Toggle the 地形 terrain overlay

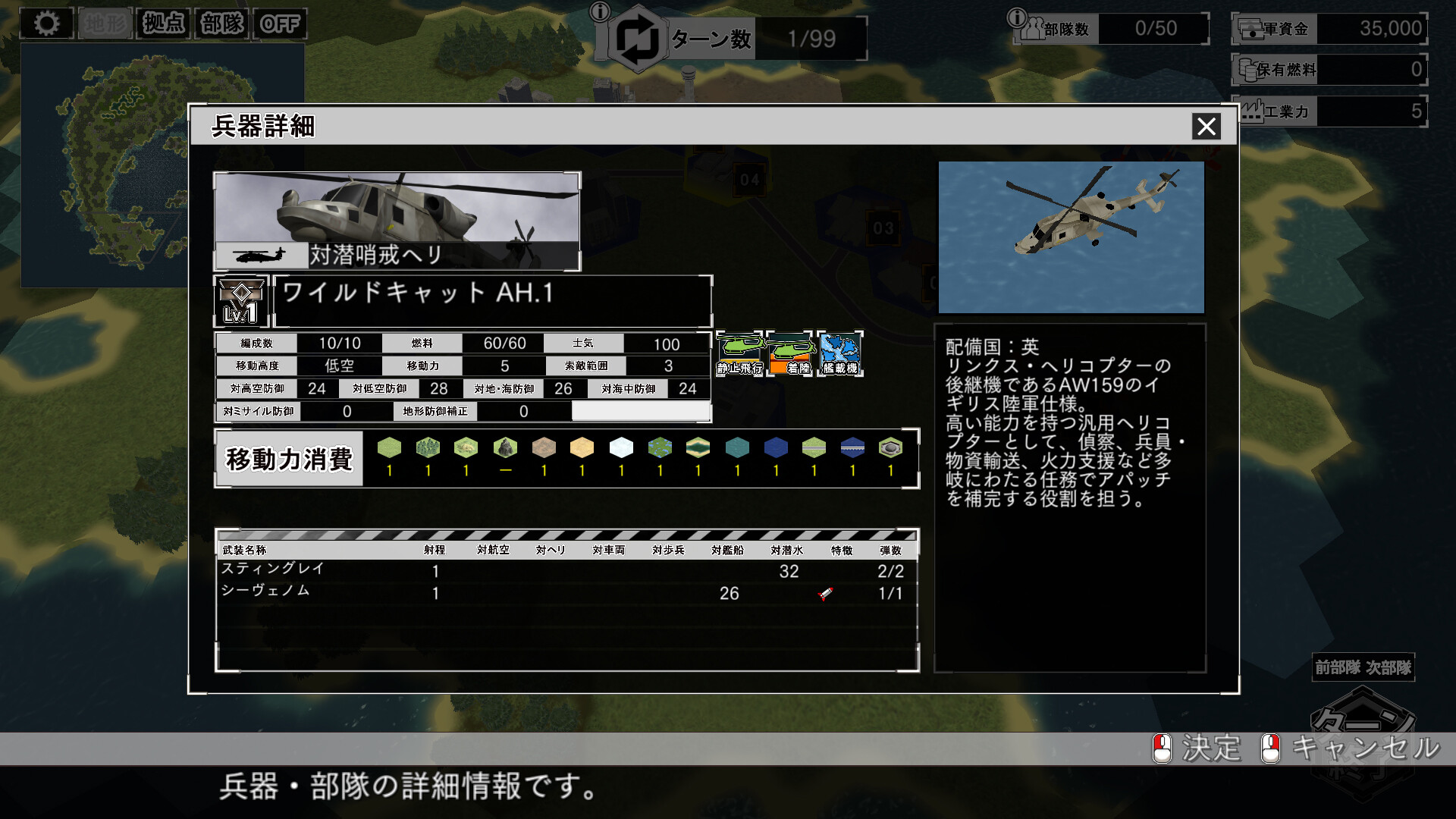pyautogui.click(x=106, y=23)
